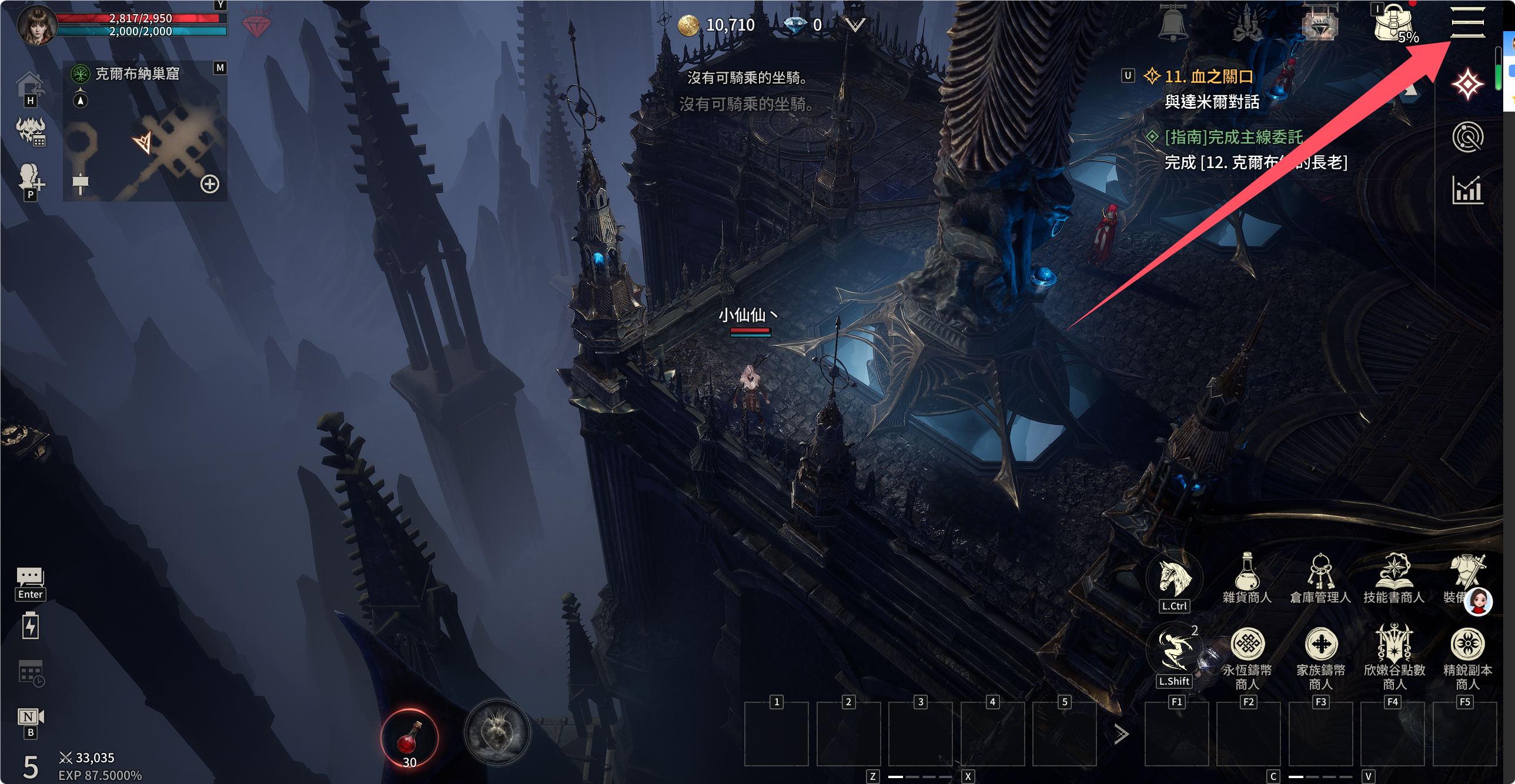Open the 克爾布納巢窟 minimap
This screenshot has width=1515, height=784.
pyautogui.click(x=136, y=73)
